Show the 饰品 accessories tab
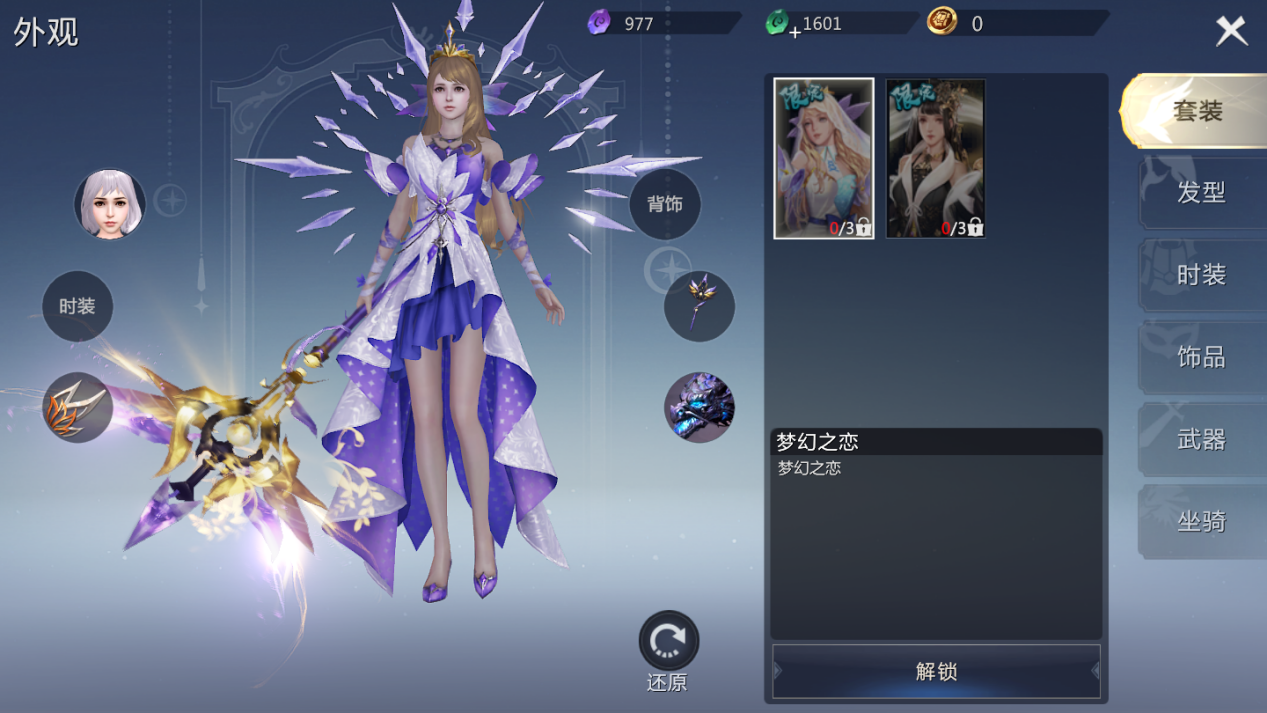This screenshot has width=1267, height=713. click(1200, 356)
